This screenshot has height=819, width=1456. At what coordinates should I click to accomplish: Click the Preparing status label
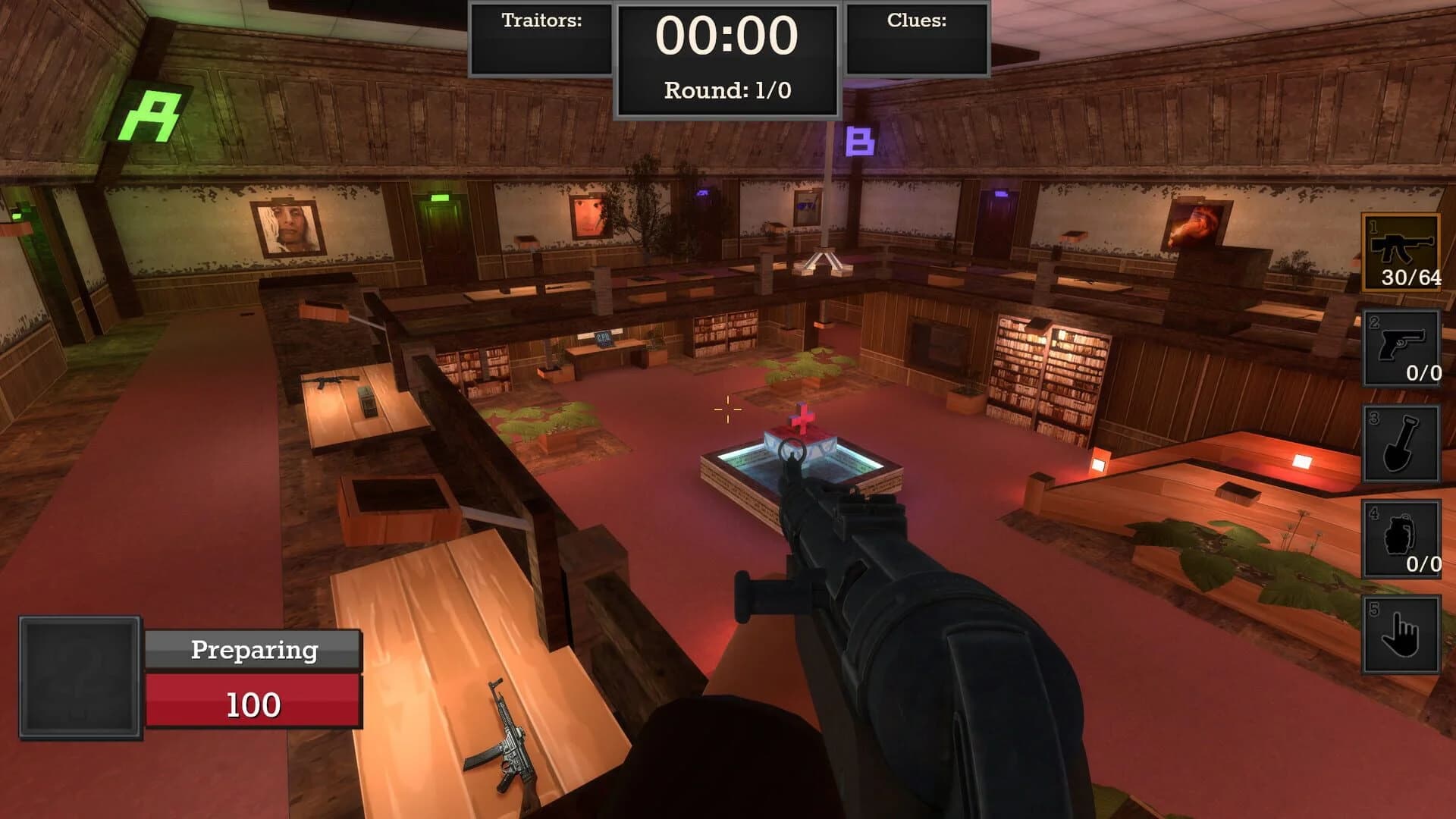click(x=253, y=650)
